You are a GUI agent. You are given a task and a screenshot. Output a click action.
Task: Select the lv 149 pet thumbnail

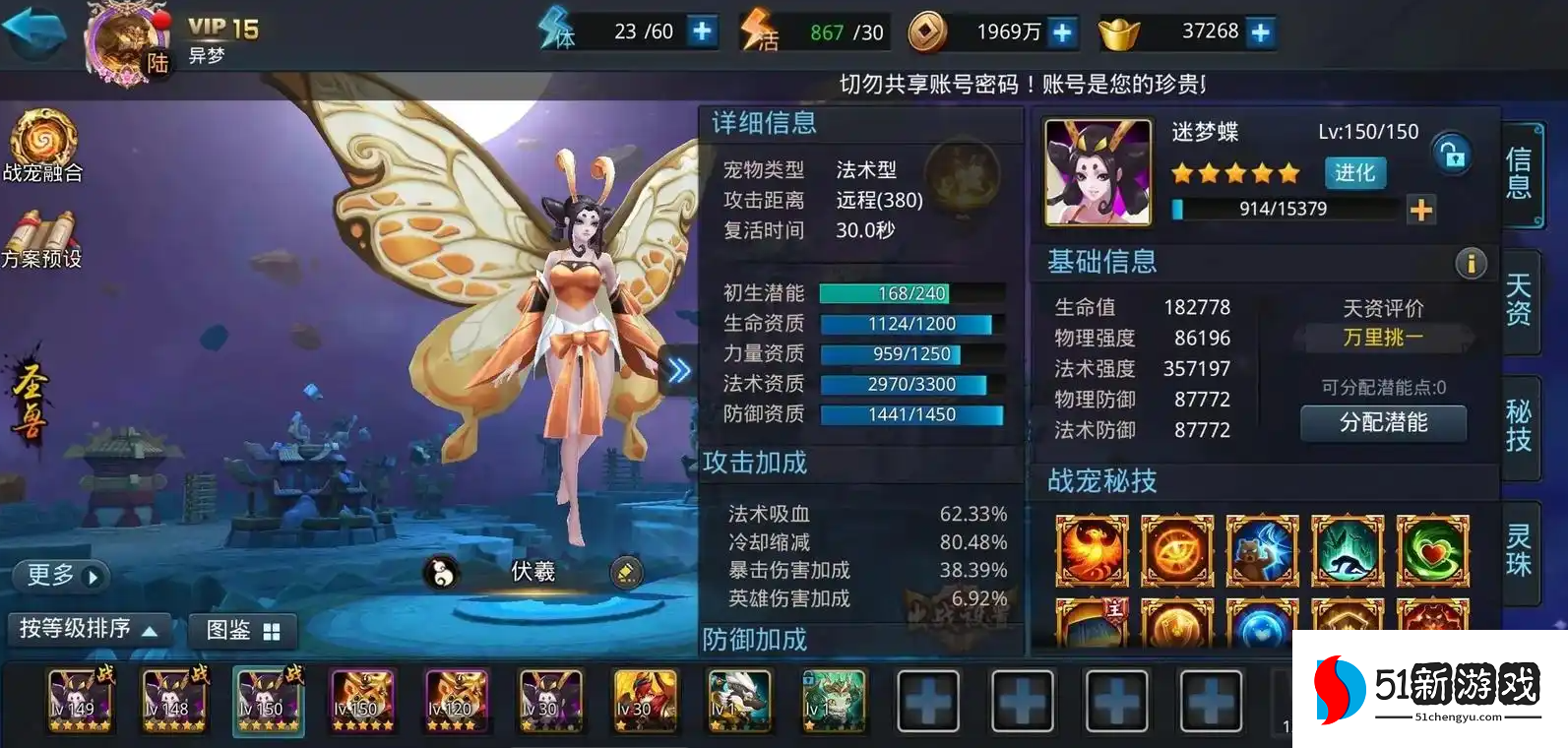pos(79,701)
